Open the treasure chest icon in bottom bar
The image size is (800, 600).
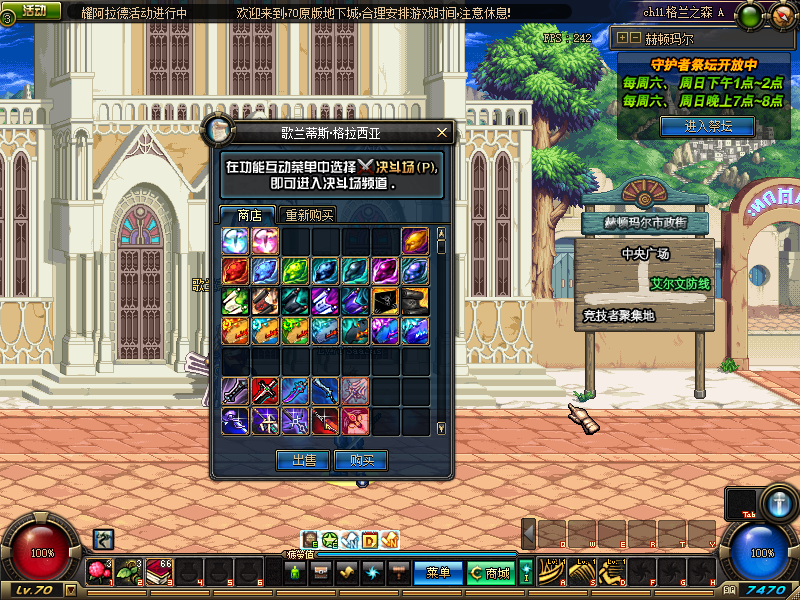pyautogui.click(x=322, y=573)
